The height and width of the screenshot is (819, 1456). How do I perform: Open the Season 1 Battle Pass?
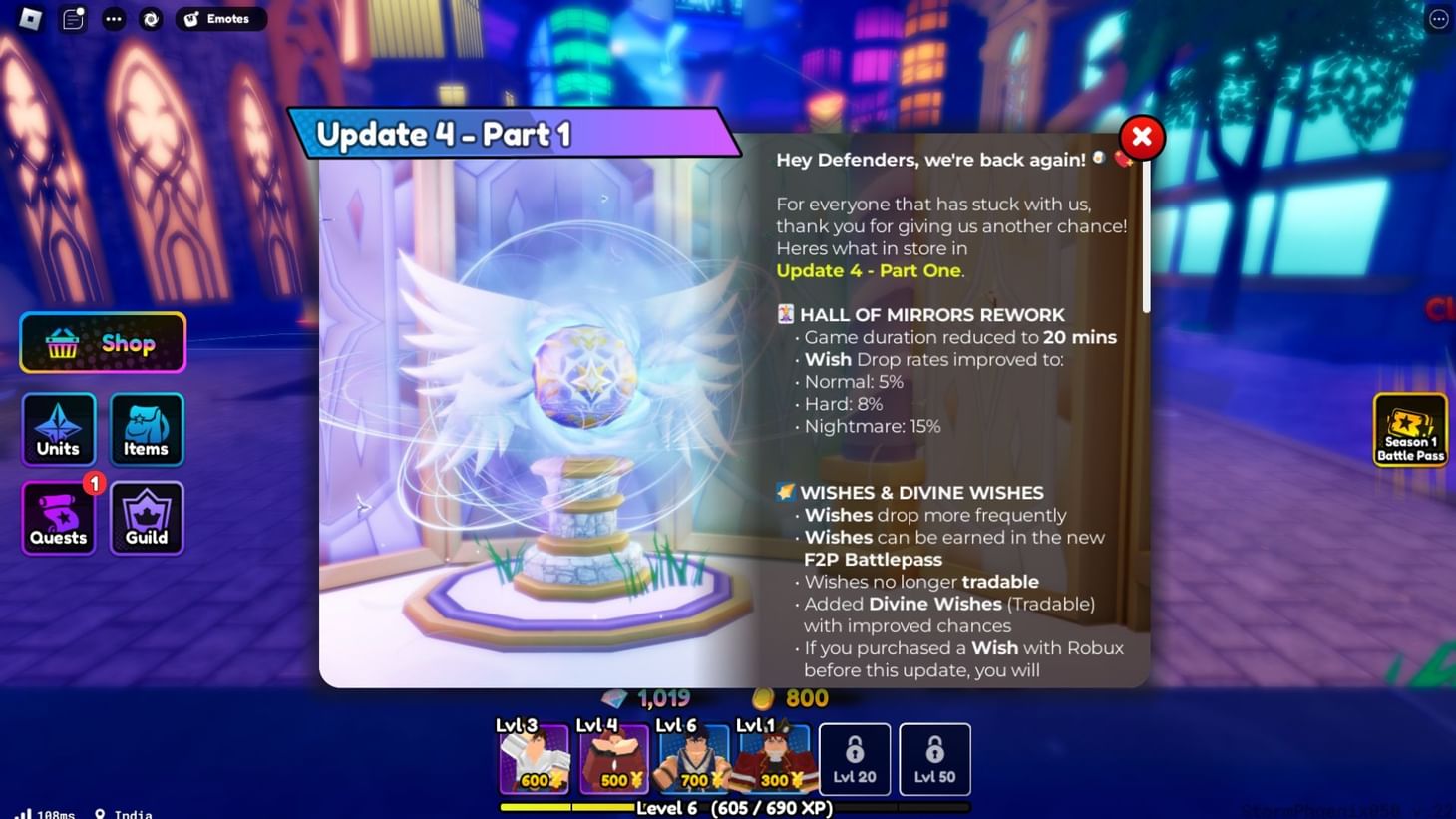tap(1409, 430)
